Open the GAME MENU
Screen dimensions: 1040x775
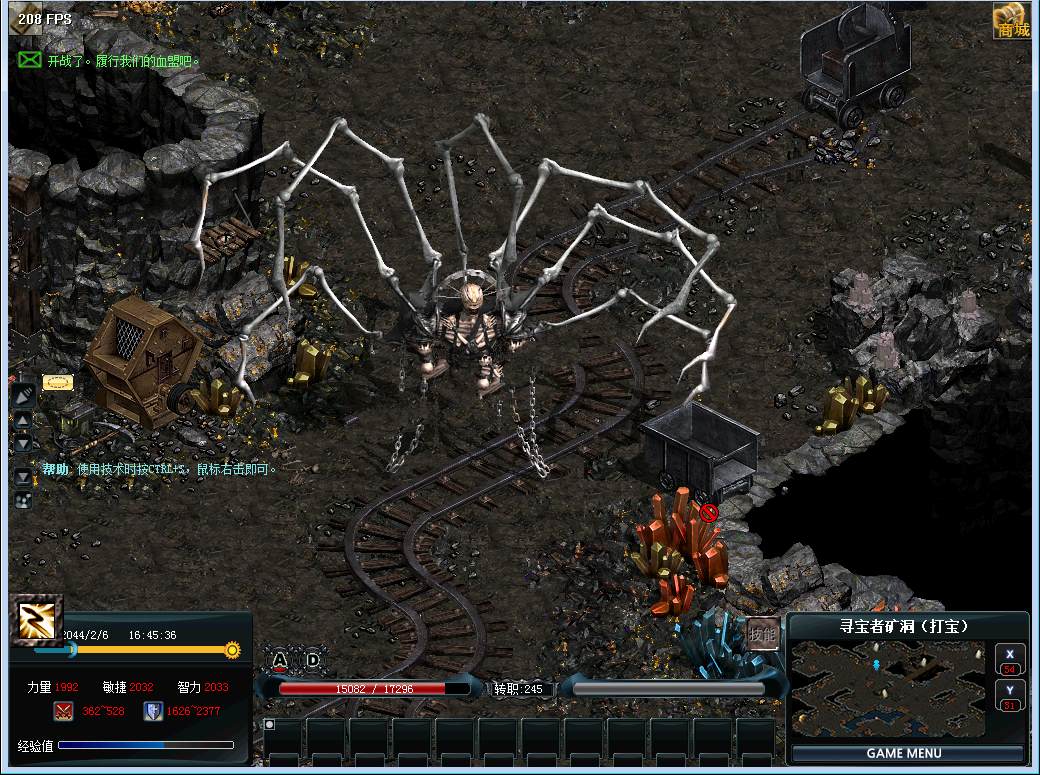903,753
